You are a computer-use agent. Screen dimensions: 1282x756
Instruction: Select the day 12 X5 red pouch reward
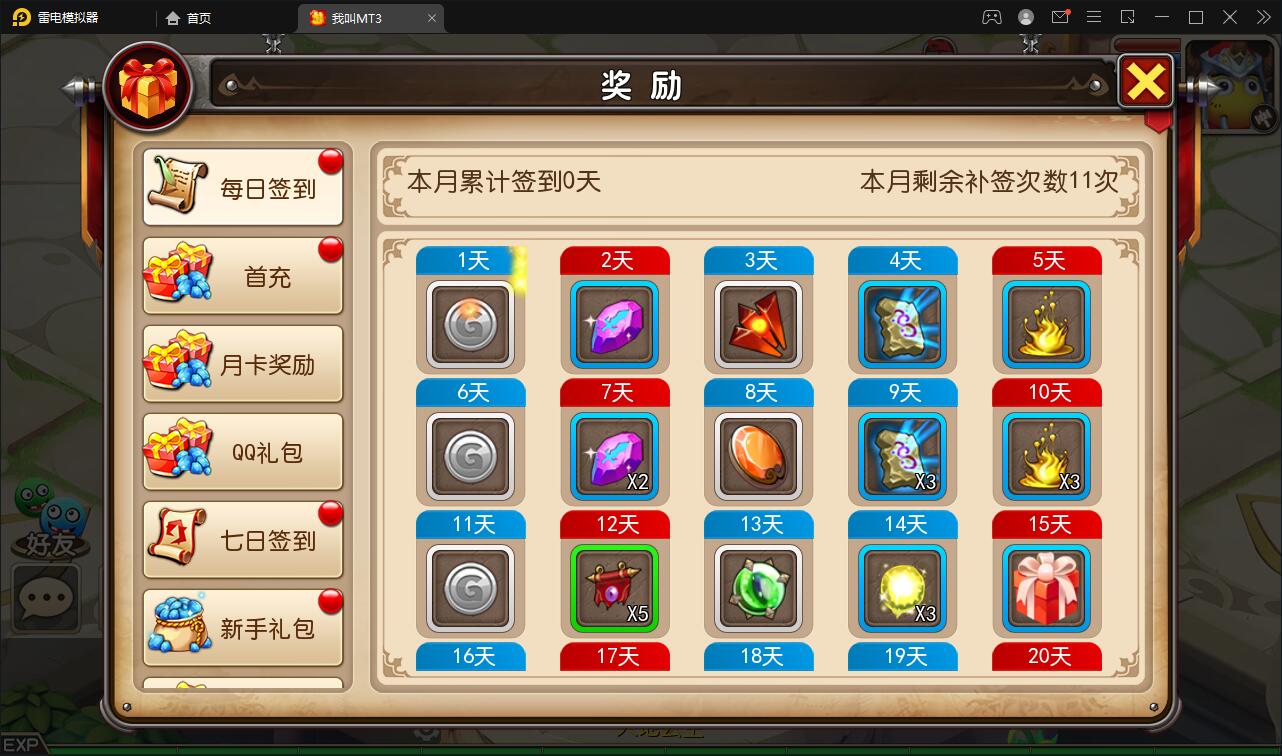(x=614, y=588)
